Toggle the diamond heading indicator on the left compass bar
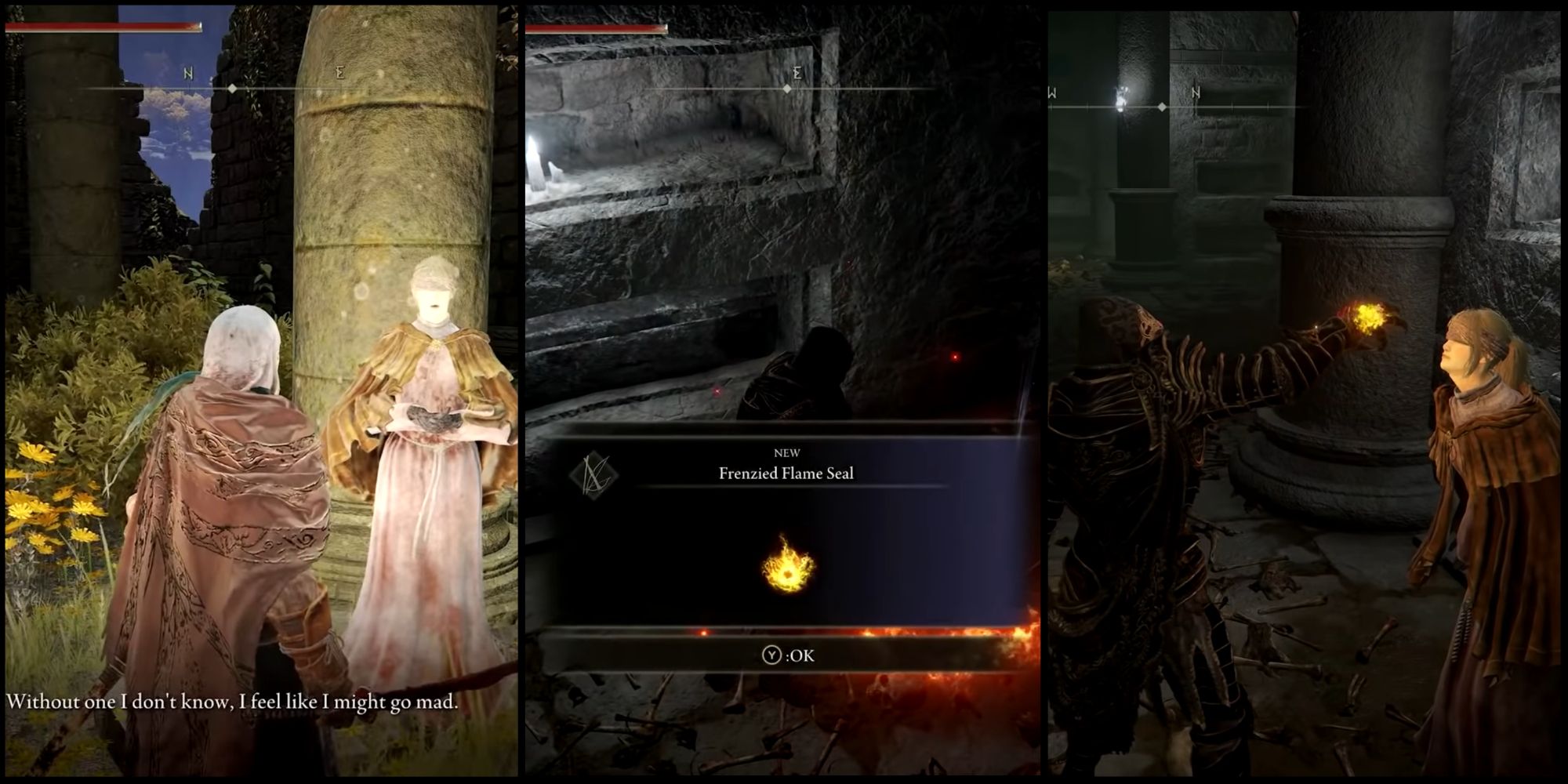This screenshot has height=784, width=1568. pos(231,88)
